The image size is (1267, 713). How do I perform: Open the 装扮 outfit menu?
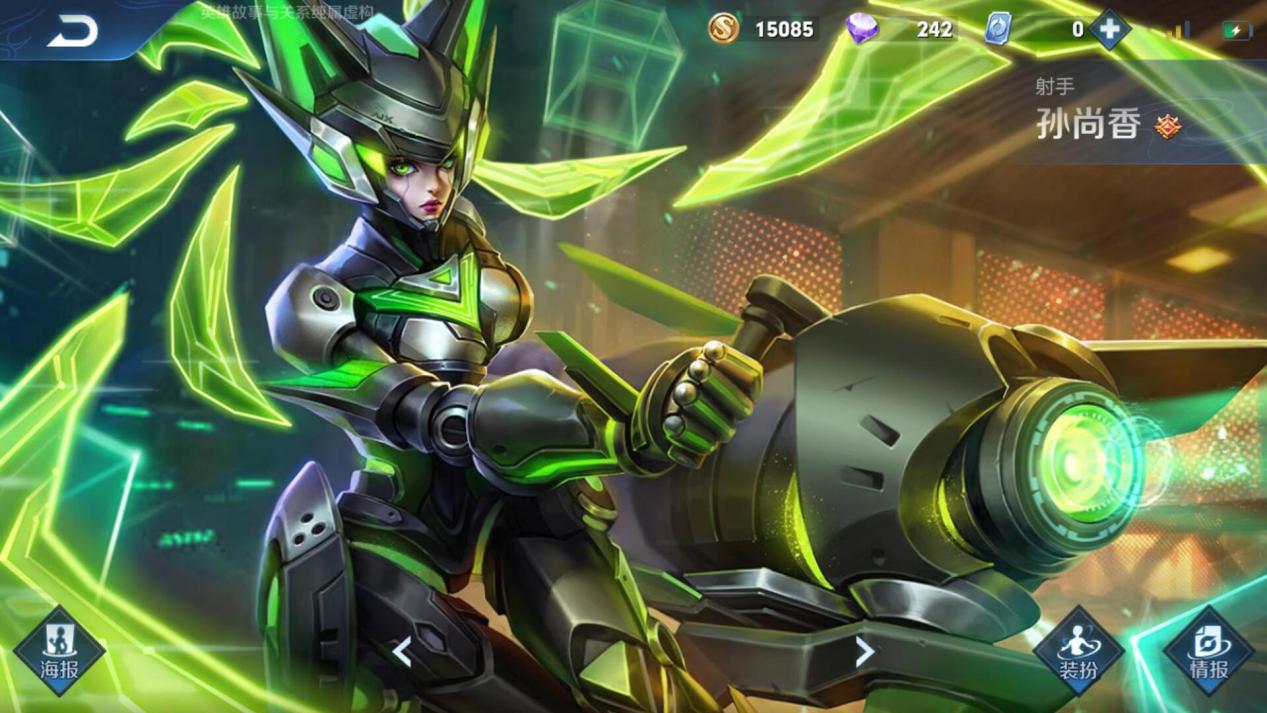click(1078, 651)
